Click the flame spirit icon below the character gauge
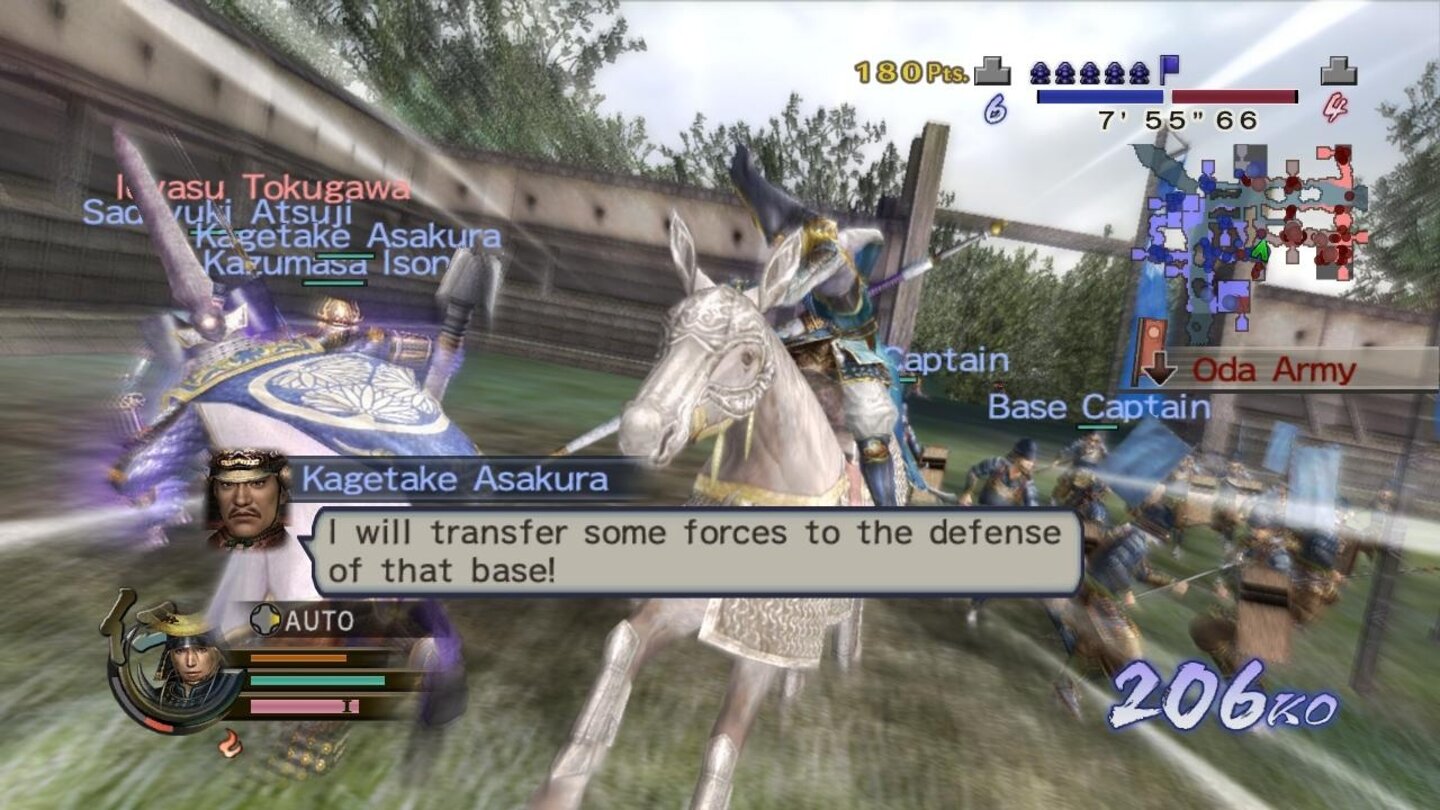The image size is (1440, 810). point(230,745)
